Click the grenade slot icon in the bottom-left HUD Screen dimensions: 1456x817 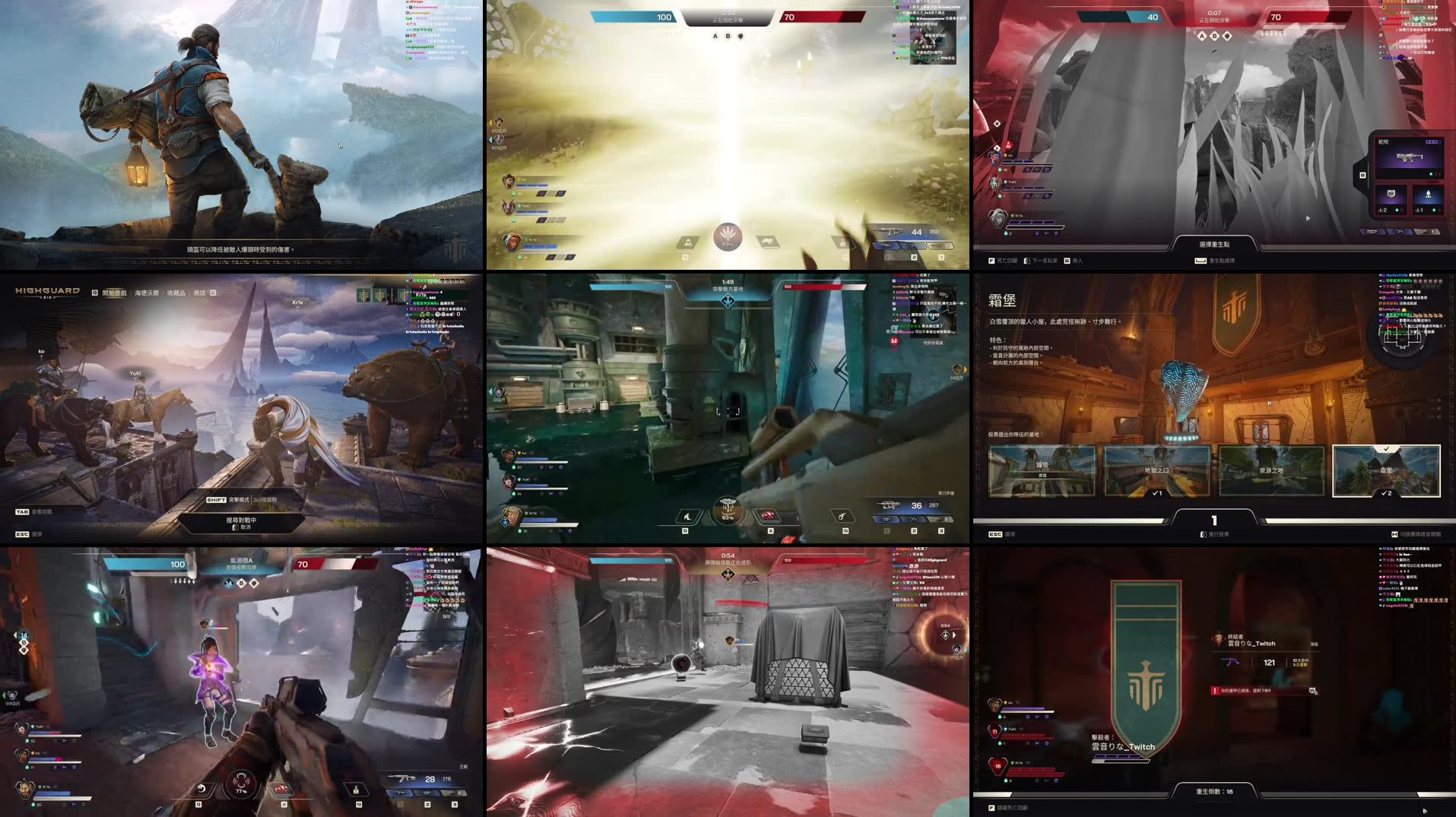[x=283, y=790]
